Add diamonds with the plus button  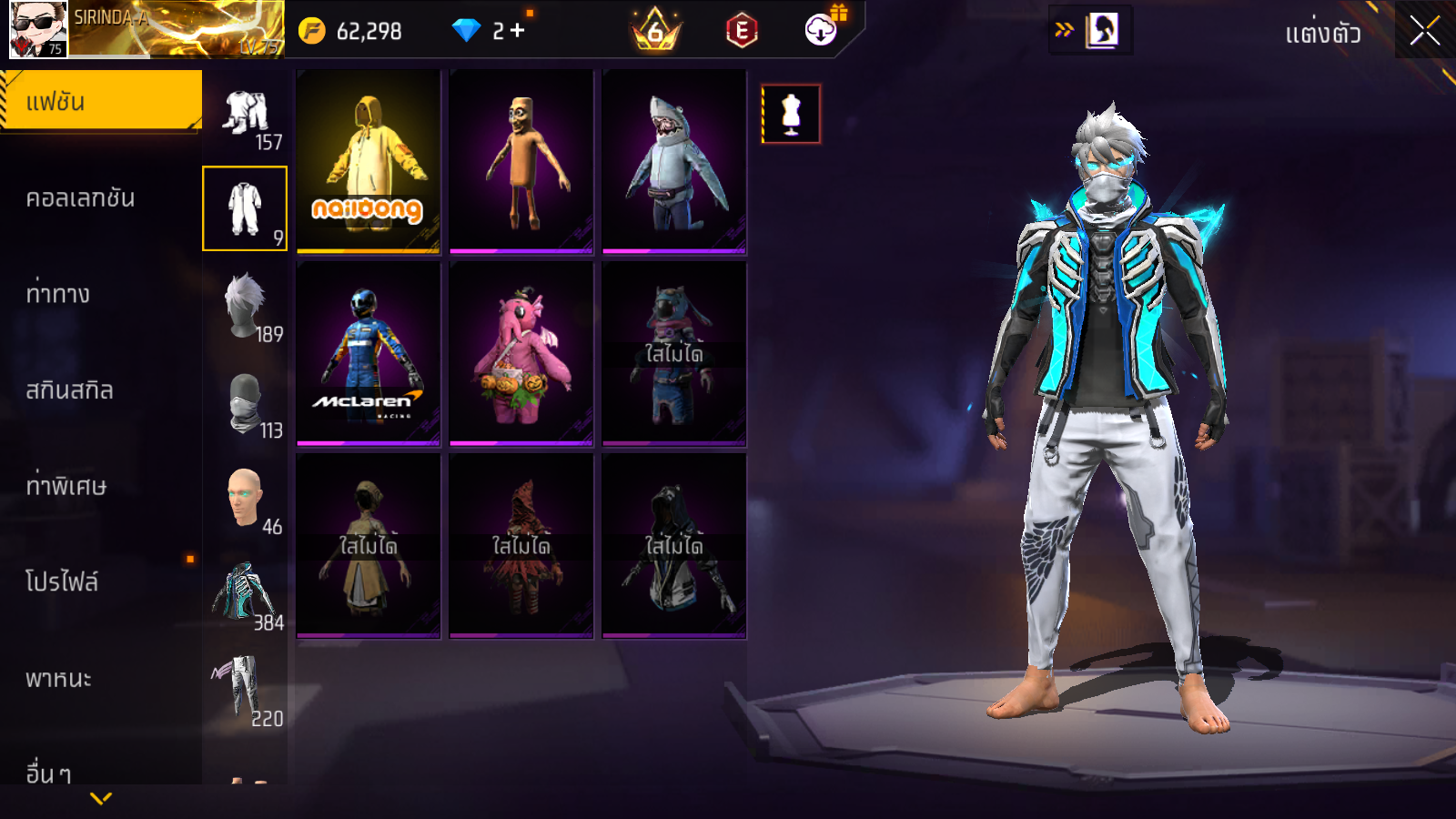pyautogui.click(x=517, y=31)
